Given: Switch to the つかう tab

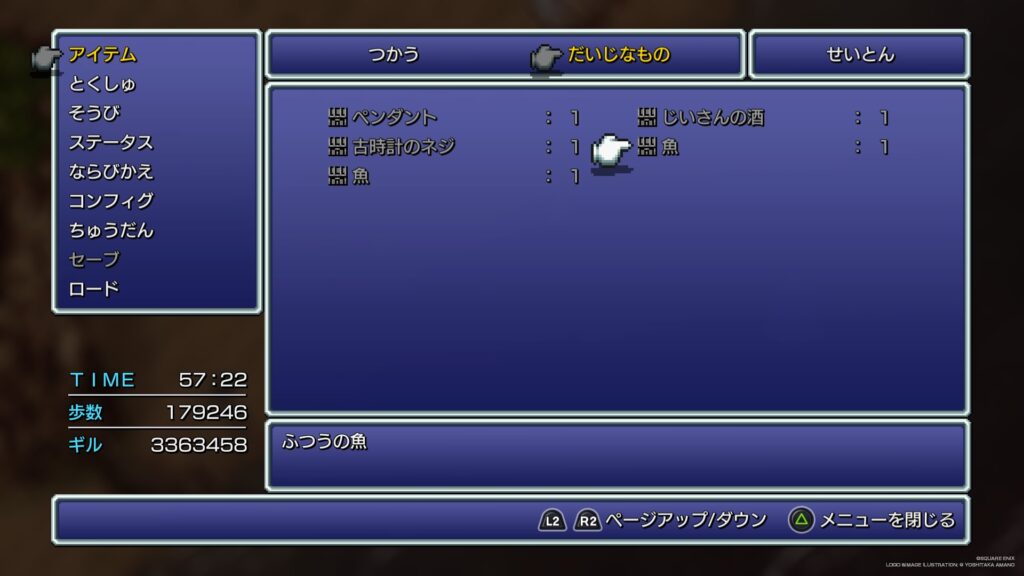Looking at the screenshot, I should pyautogui.click(x=393, y=55).
